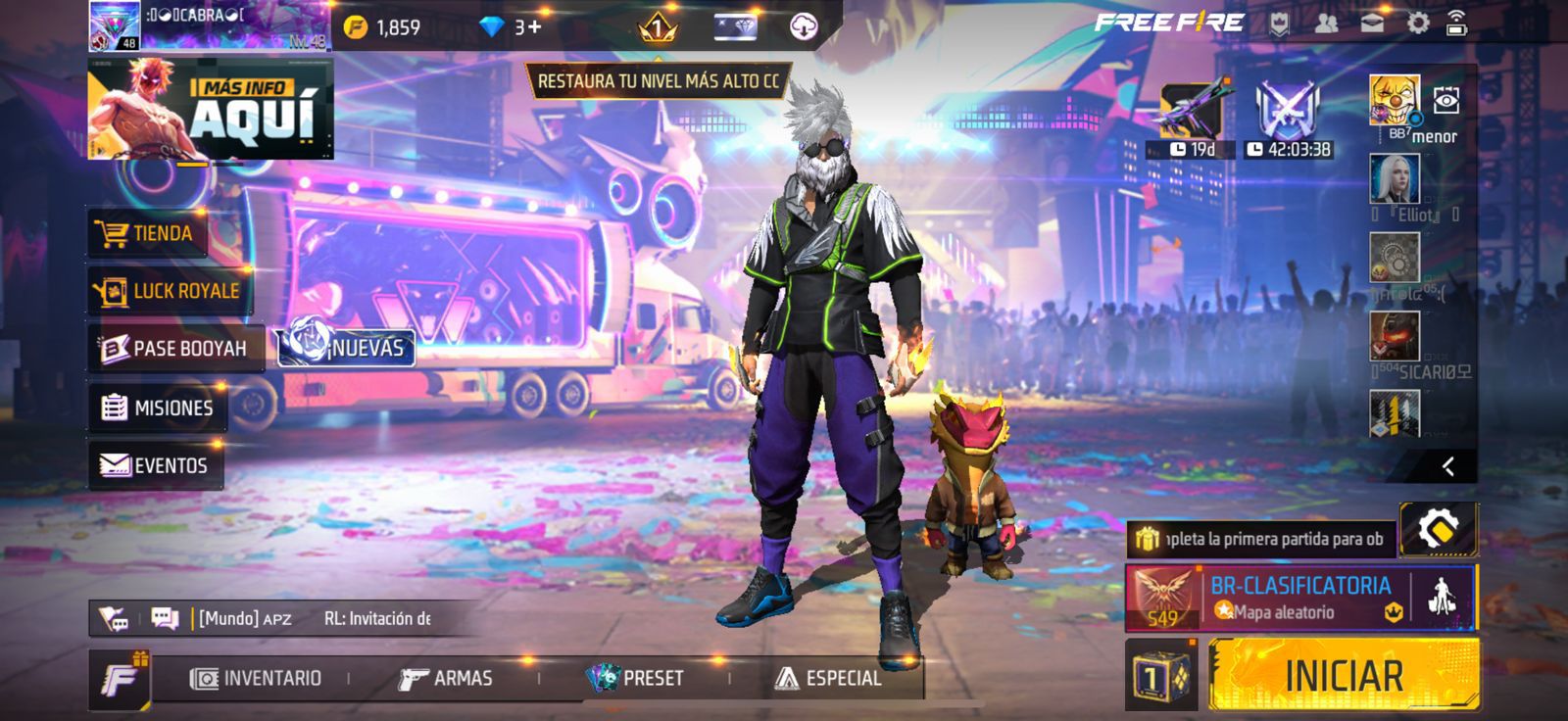Select the BR-Clasificatoria game mode panel

click(1299, 598)
